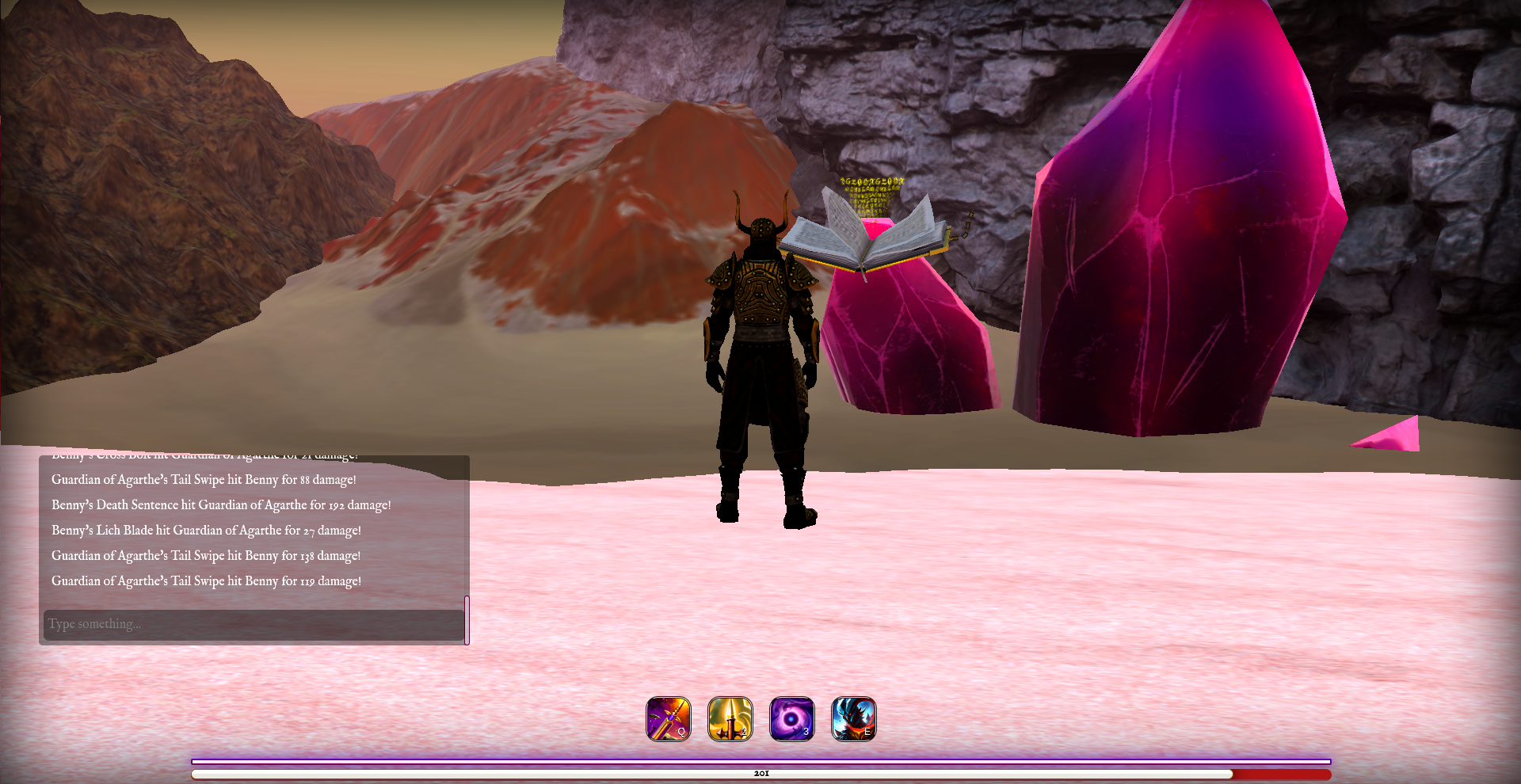Click Benny's Cross Bolt combat message
Image resolution: width=1521 pixels, height=784 pixels.
(204, 455)
